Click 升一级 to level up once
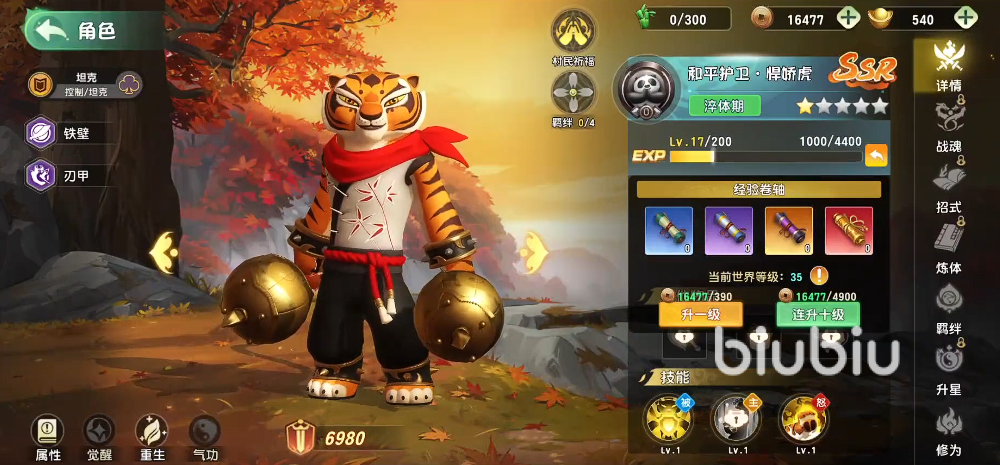Screen dimensions: 1000x465 [x=700, y=314]
